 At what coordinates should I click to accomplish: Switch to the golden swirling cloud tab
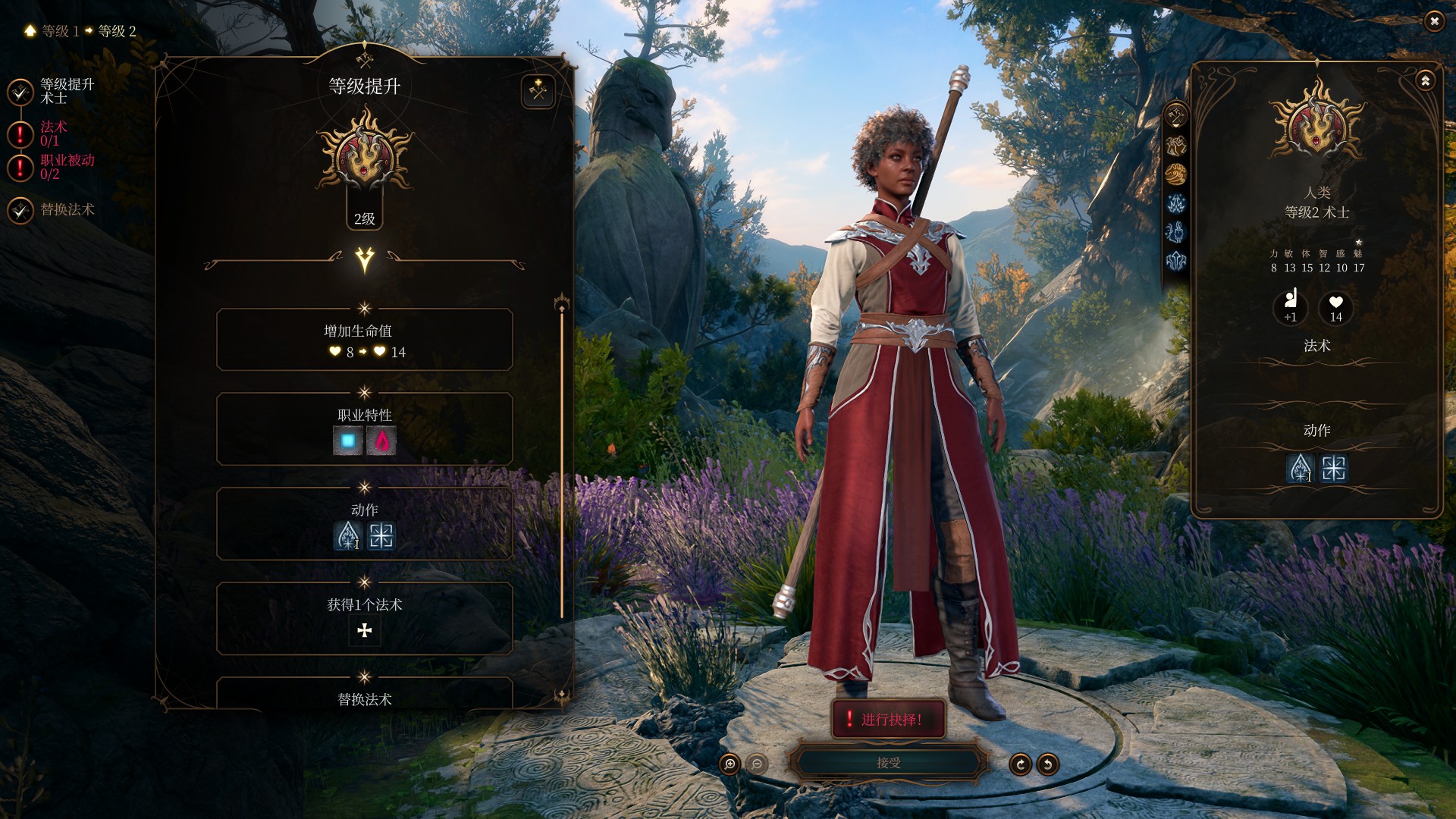1176,174
